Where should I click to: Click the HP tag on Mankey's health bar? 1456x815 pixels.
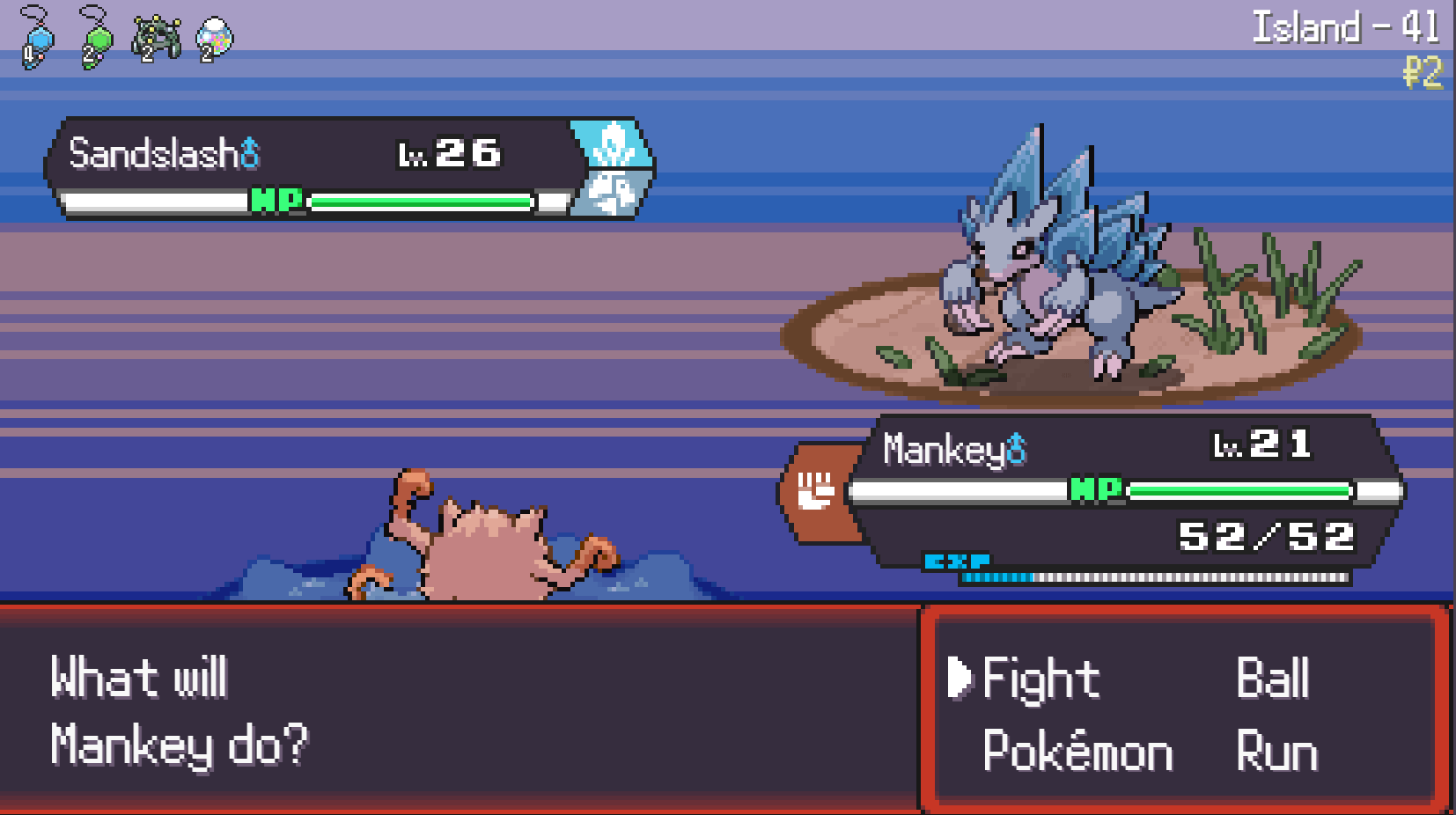1095,489
